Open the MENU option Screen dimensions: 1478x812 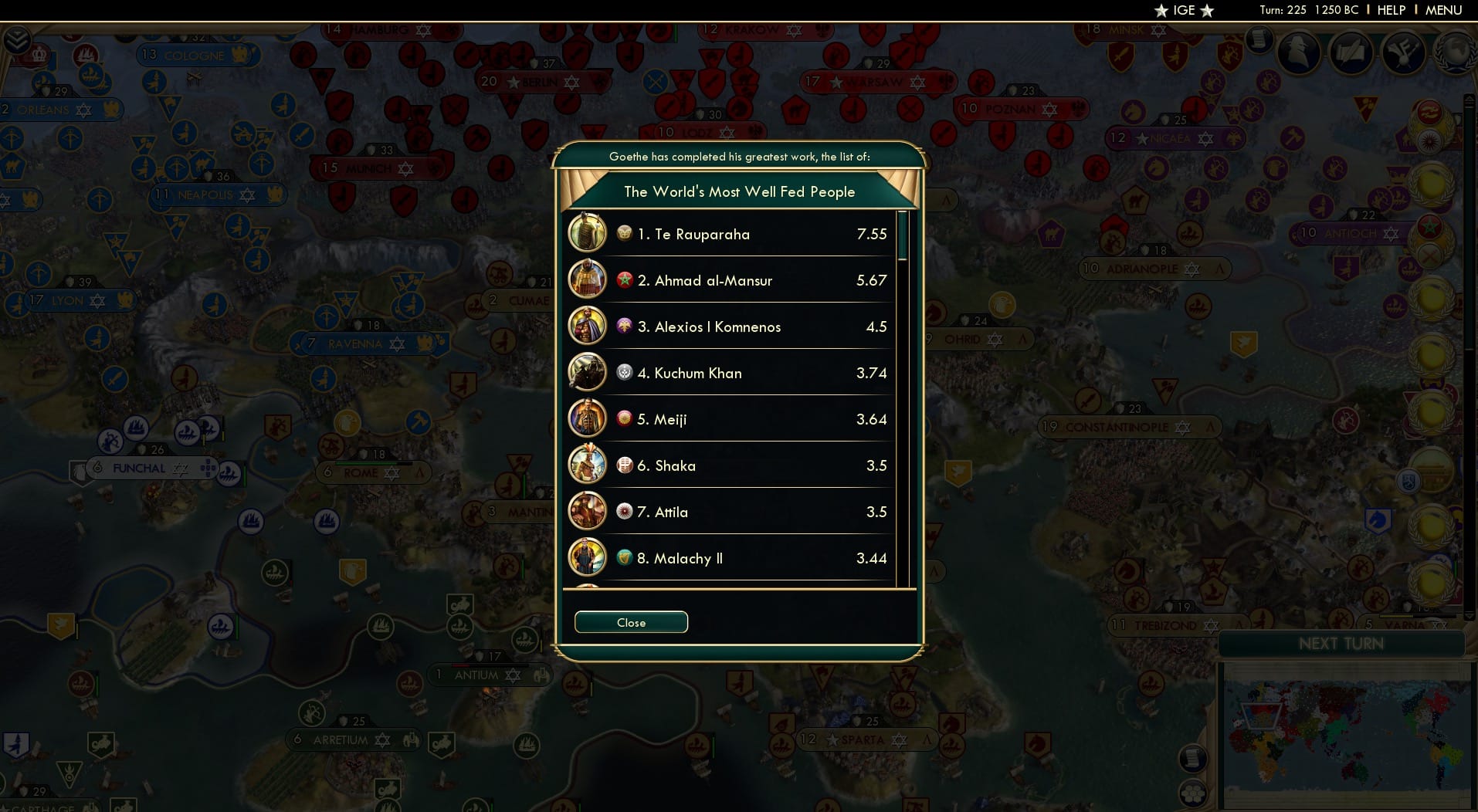click(x=1442, y=10)
